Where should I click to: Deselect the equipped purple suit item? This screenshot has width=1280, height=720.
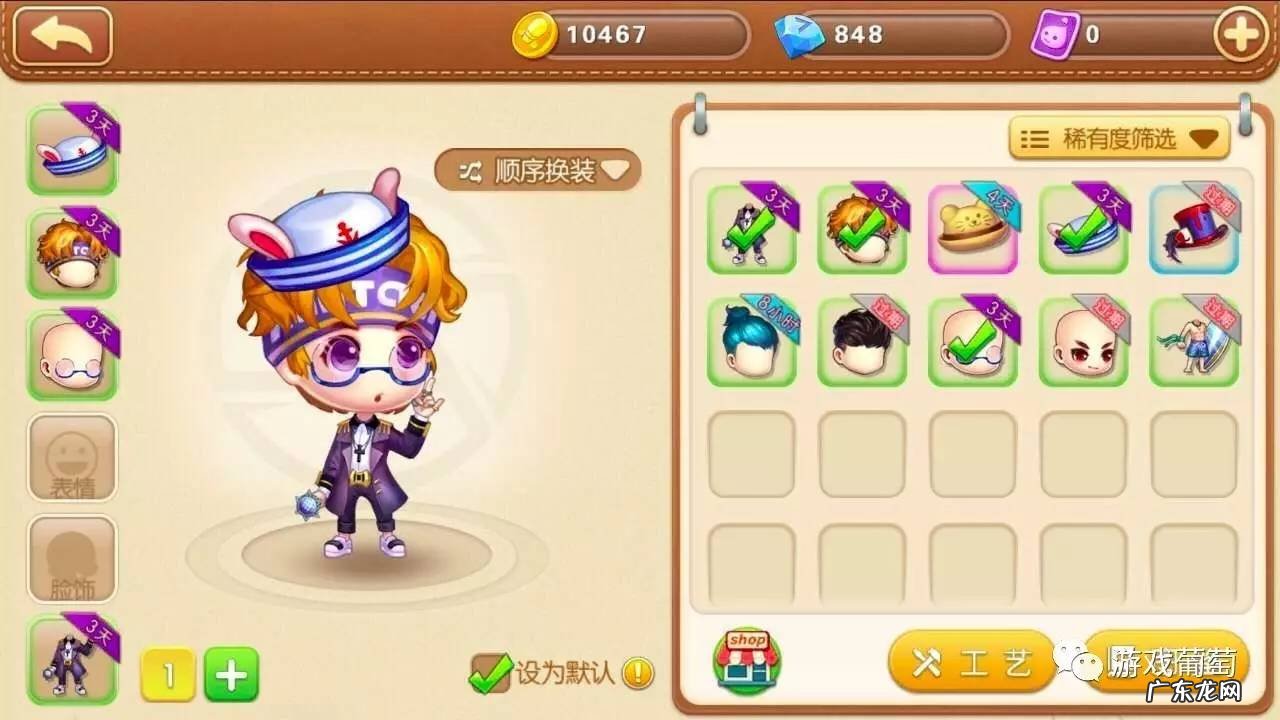750,230
